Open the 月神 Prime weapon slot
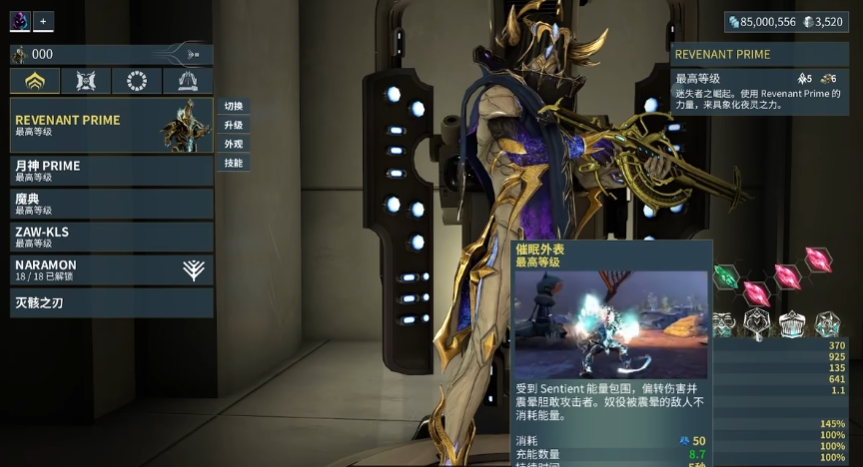The height and width of the screenshot is (467, 863). point(111,170)
